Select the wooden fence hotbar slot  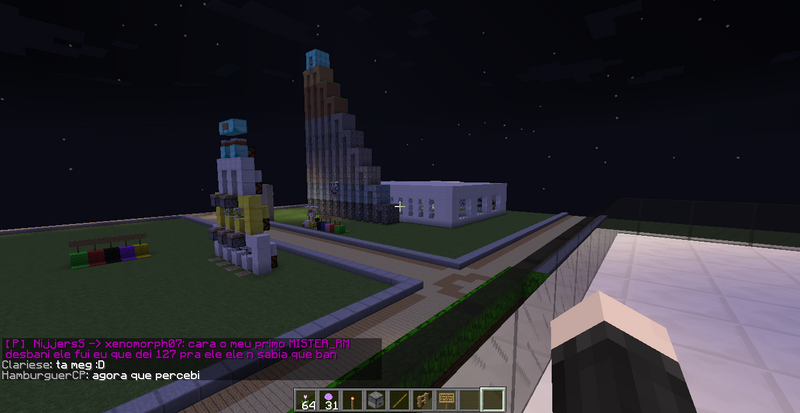click(x=422, y=400)
